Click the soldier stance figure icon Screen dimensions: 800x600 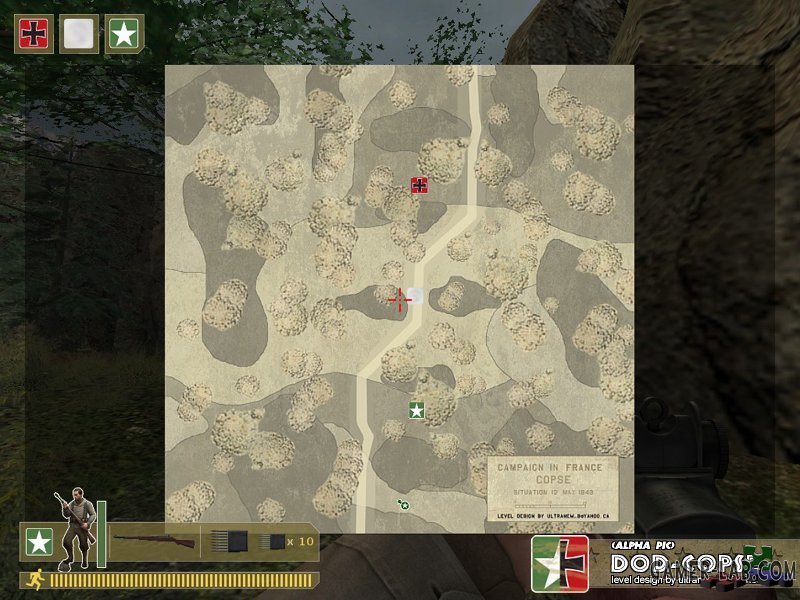(76, 526)
